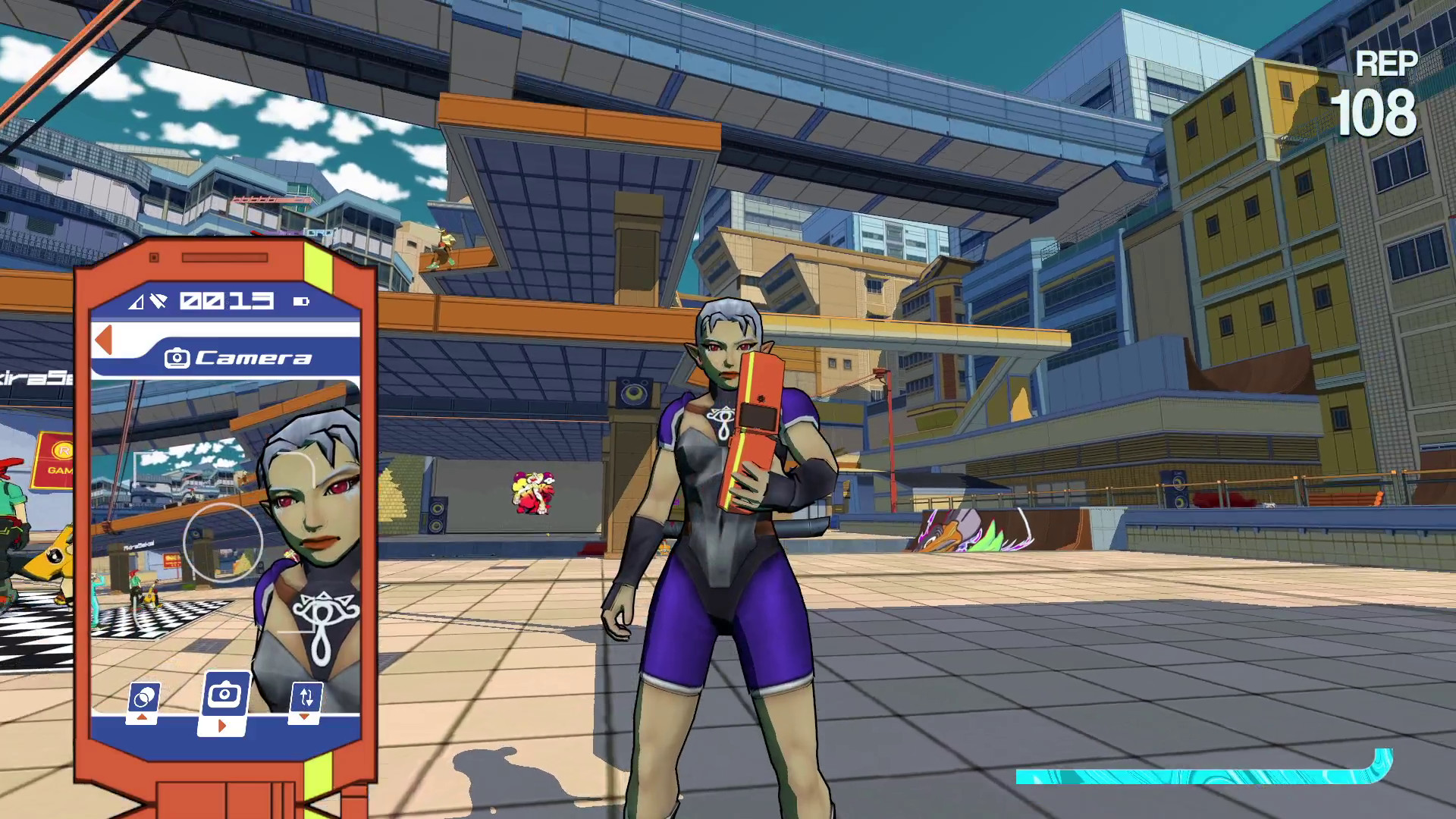Click the photo counter reading 0013
The width and height of the screenshot is (1456, 819).
[x=227, y=300]
